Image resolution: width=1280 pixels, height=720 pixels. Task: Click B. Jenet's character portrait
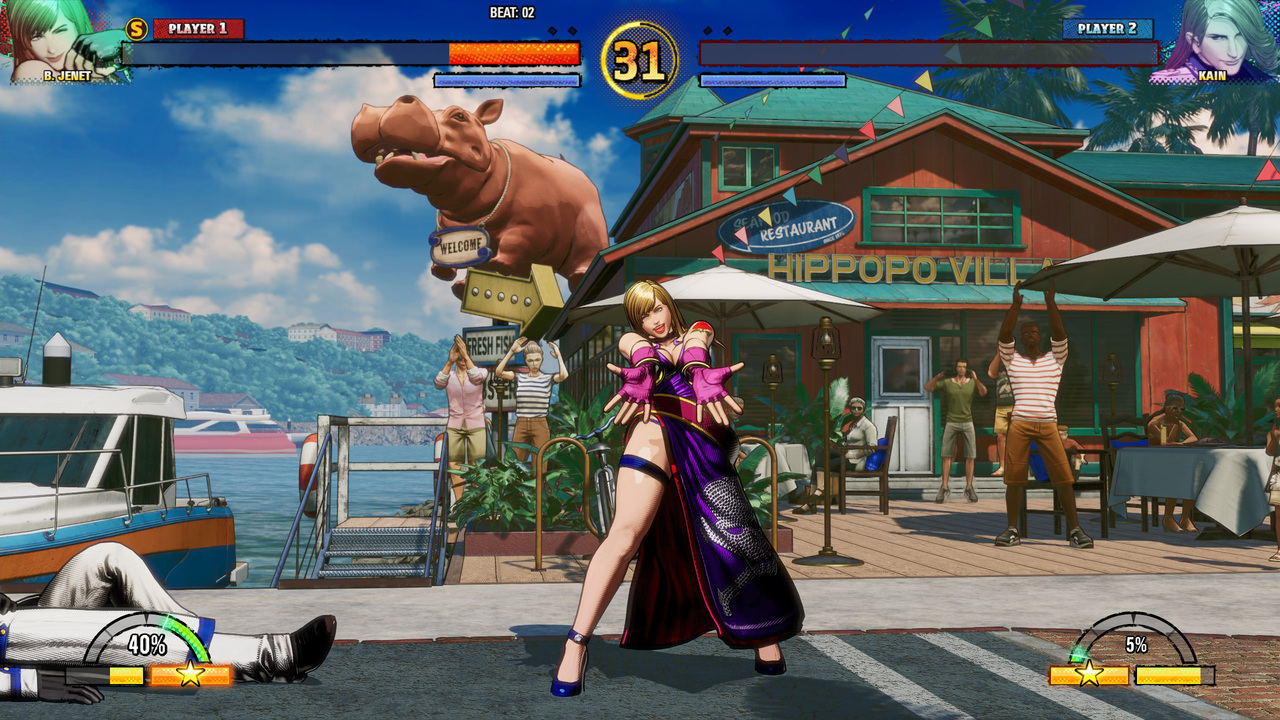(60, 38)
